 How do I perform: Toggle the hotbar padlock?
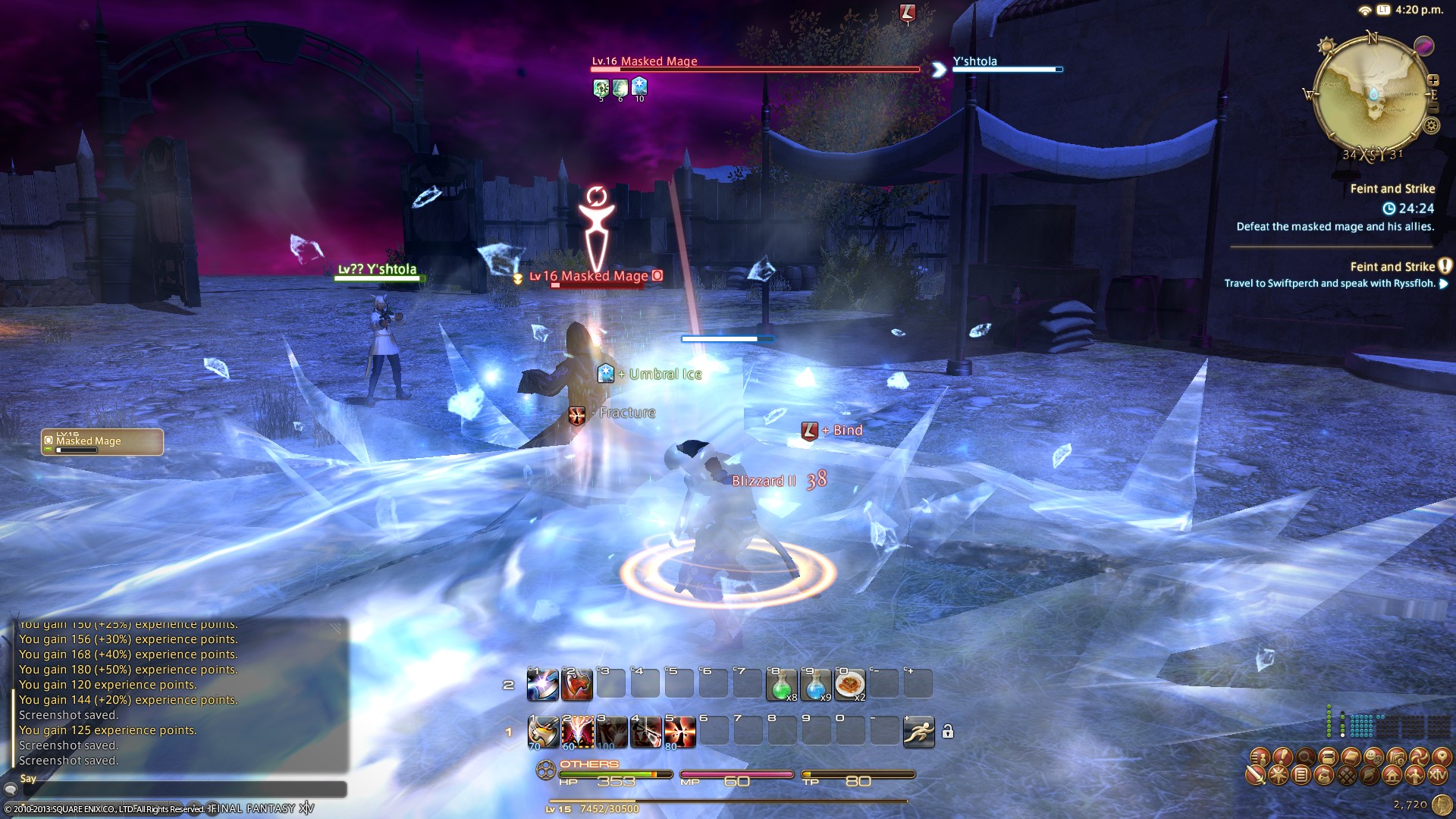tap(947, 732)
